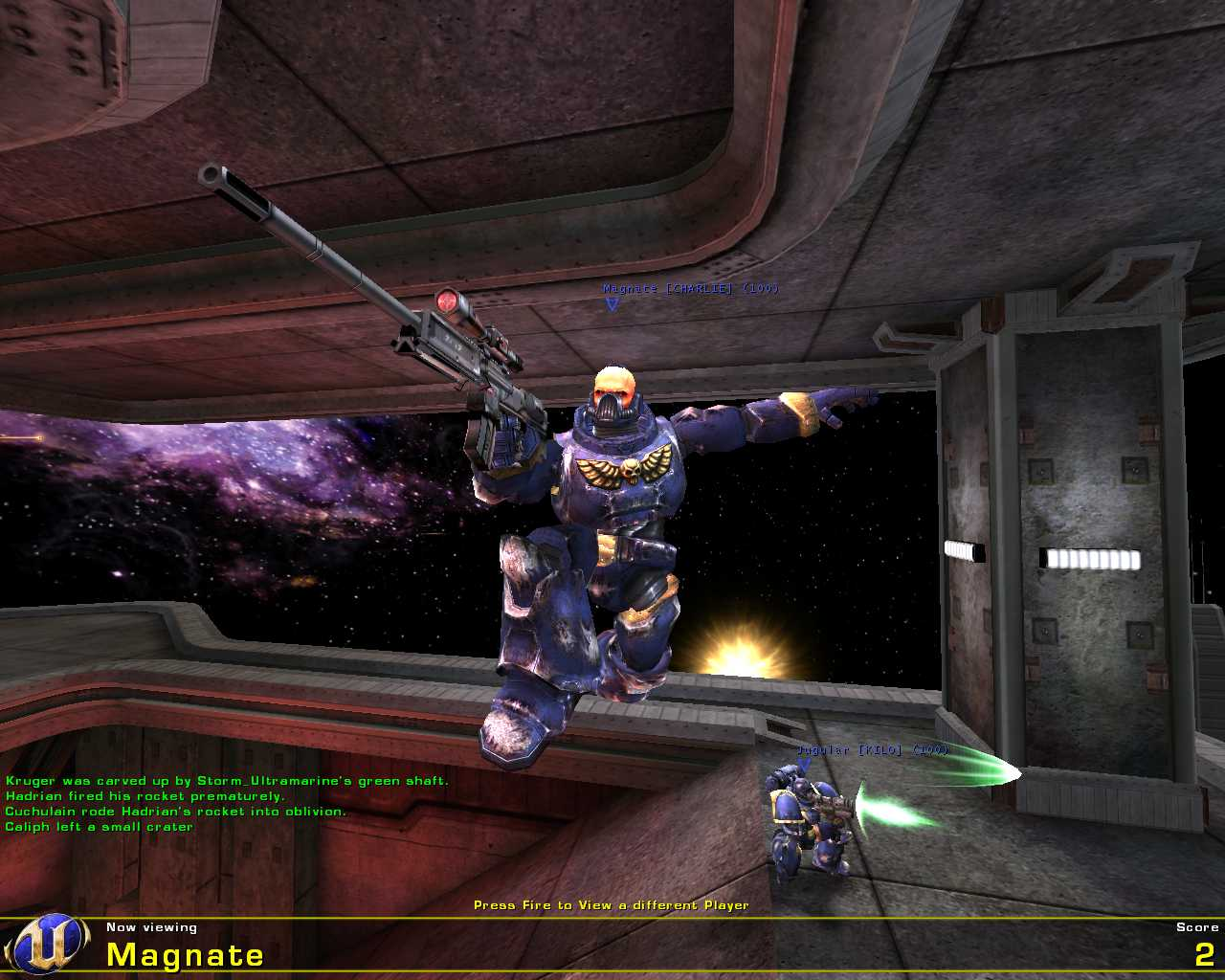Click Press Fire to View a different Player
This screenshot has height=980, width=1225.
coord(611,903)
